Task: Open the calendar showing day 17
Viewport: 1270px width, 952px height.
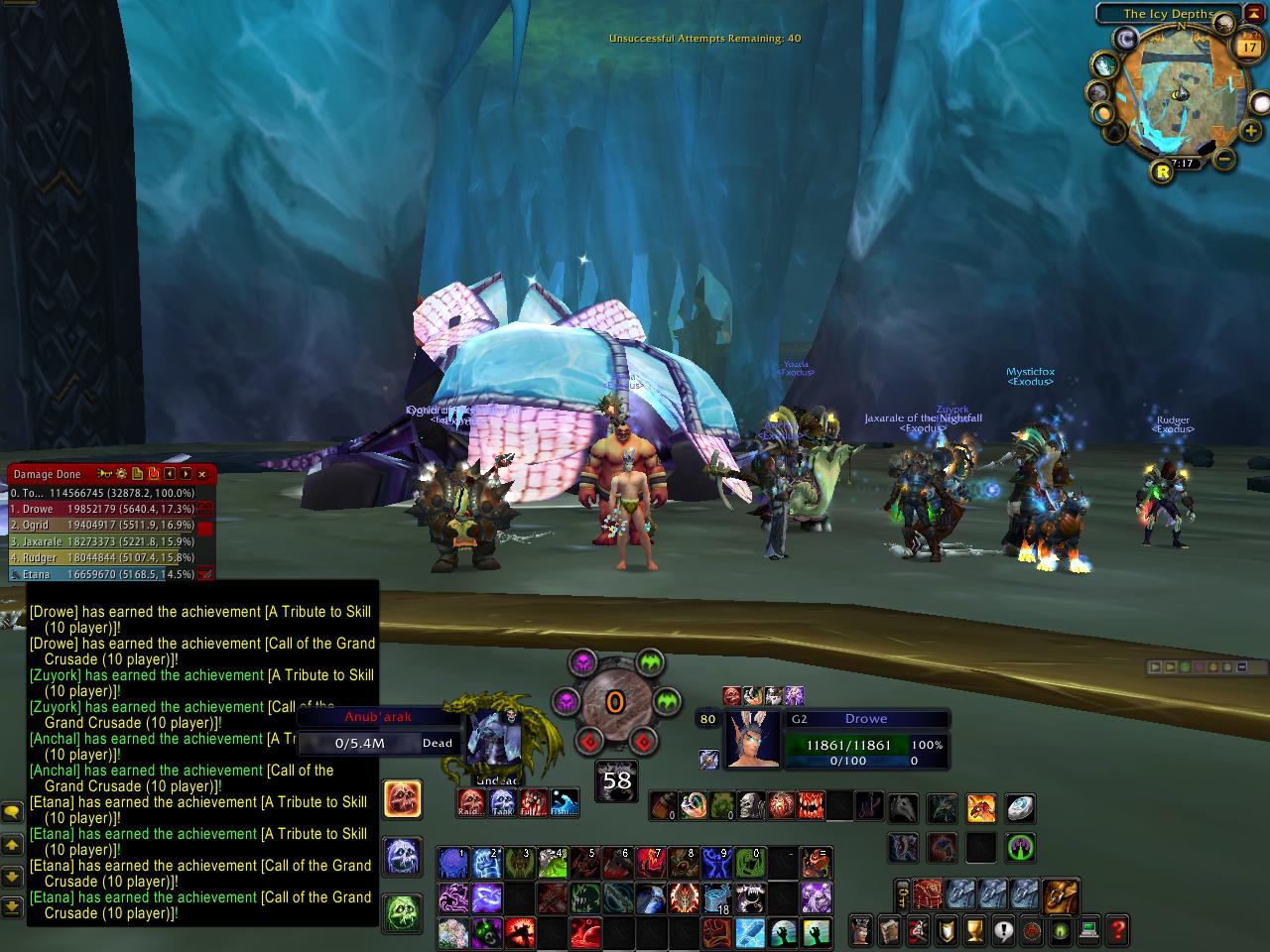Action: click(x=1248, y=47)
